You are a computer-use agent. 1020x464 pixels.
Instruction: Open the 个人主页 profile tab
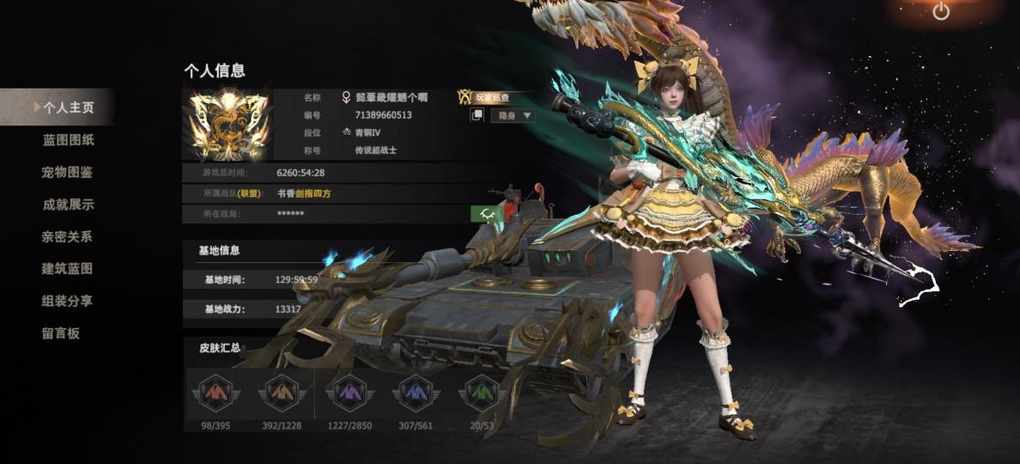tap(67, 107)
